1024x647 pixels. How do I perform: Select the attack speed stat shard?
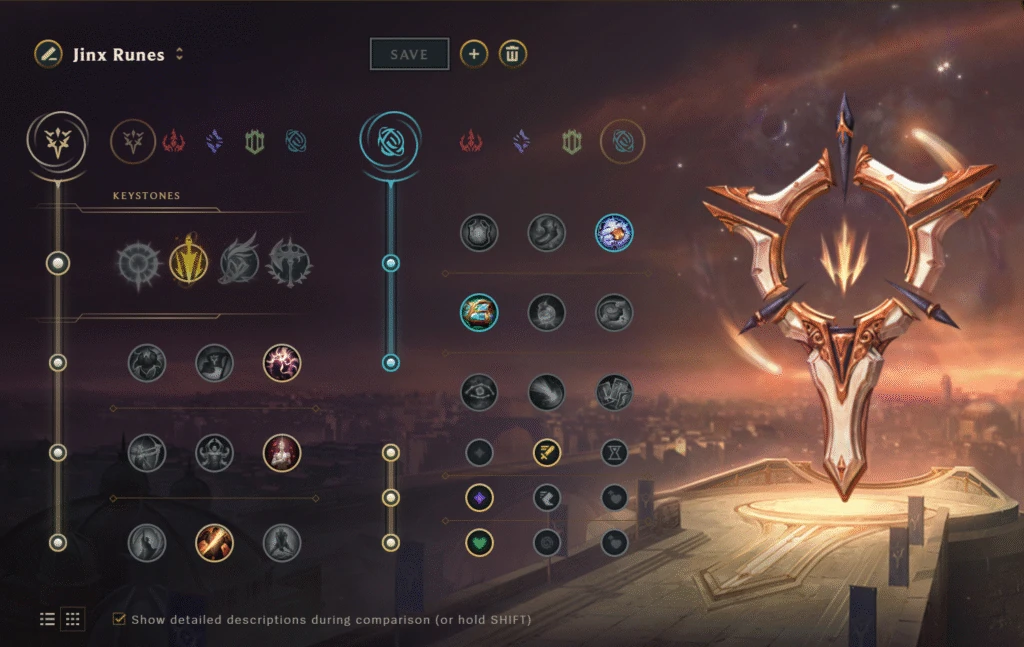pos(547,453)
